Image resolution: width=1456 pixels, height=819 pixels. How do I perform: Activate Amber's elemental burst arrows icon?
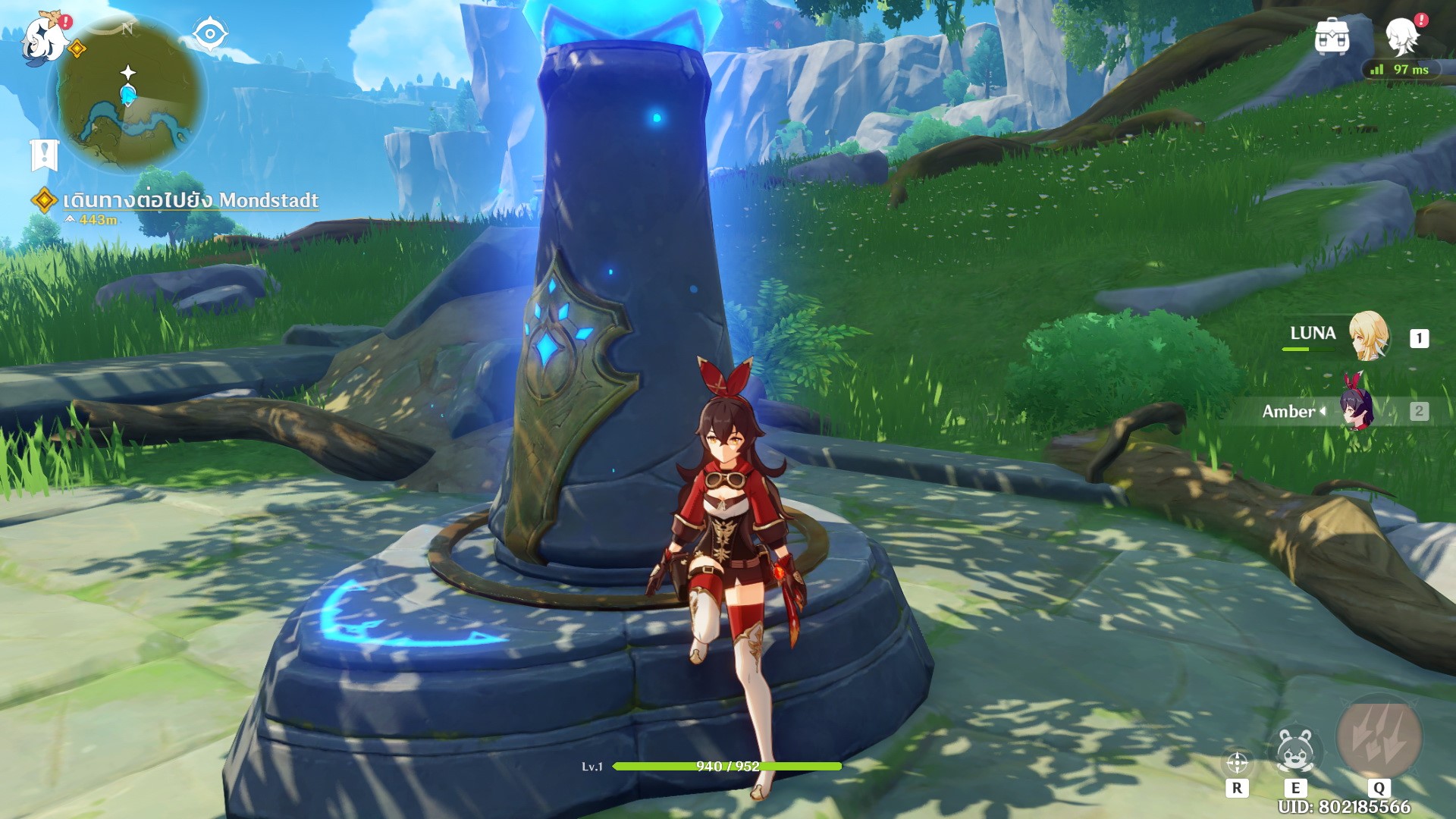[x=1379, y=736]
